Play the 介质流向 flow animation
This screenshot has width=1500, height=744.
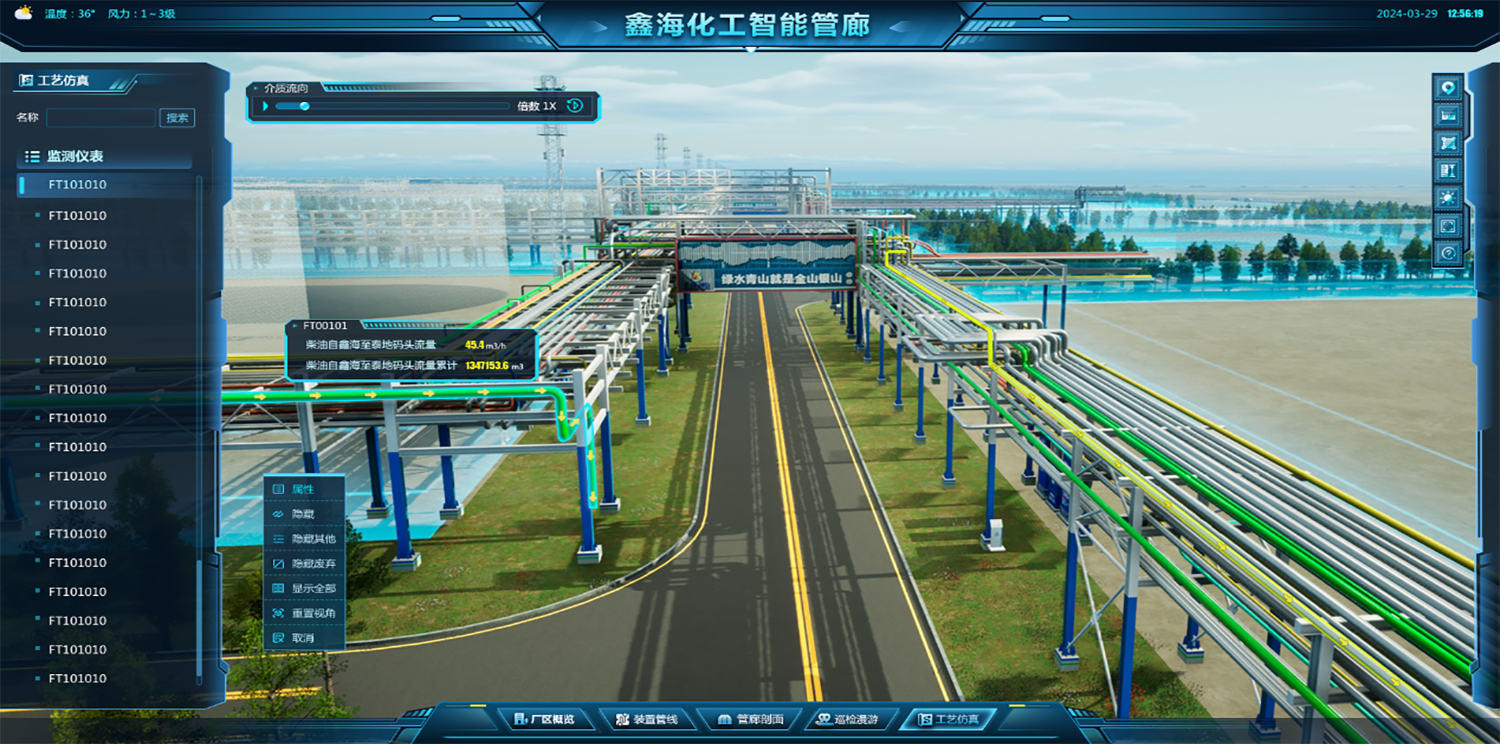[266, 106]
